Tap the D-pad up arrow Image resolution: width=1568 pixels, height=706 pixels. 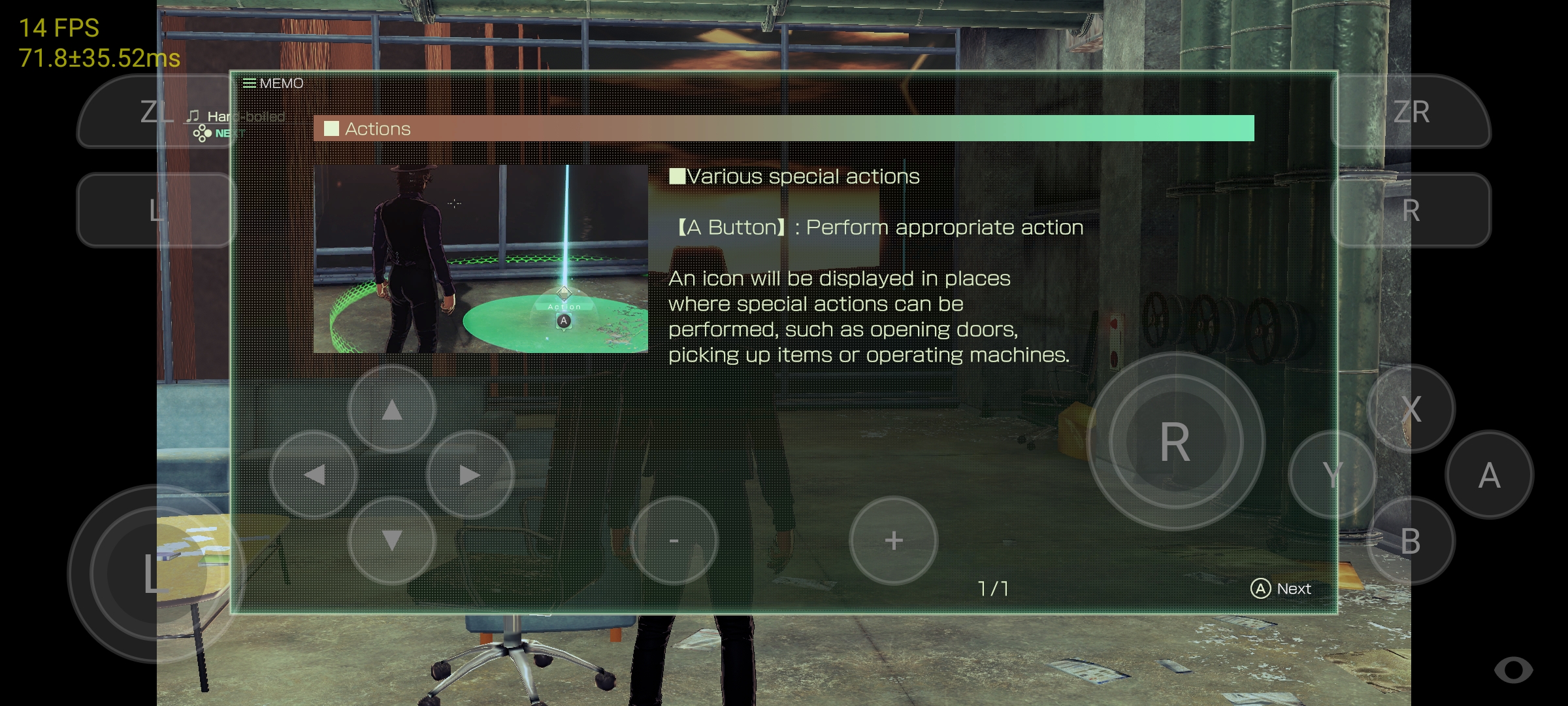click(x=391, y=409)
